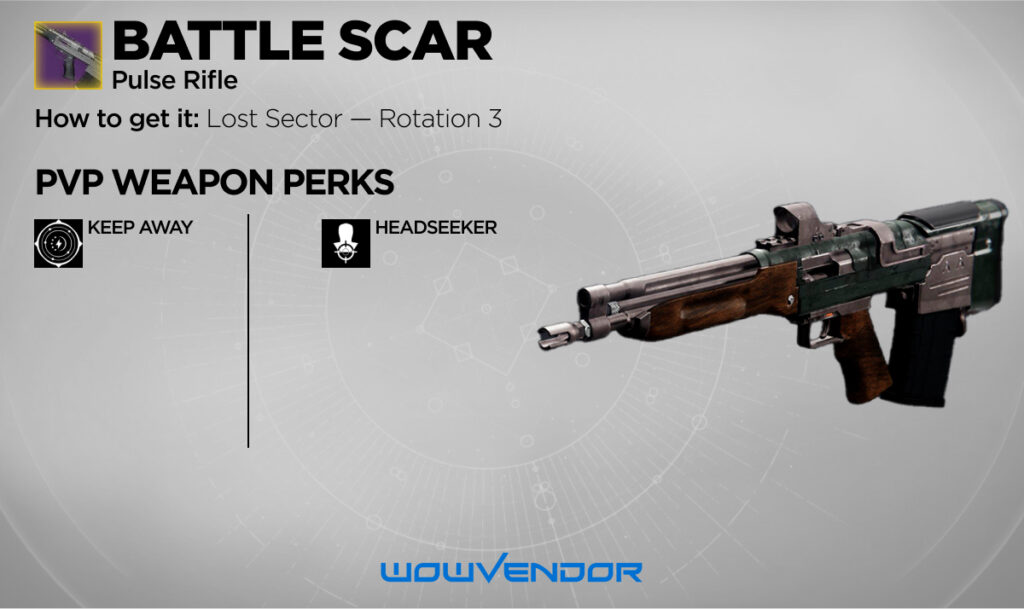Select the Keep Away perk icon
Screen dimensions: 1024x609
pos(58,243)
